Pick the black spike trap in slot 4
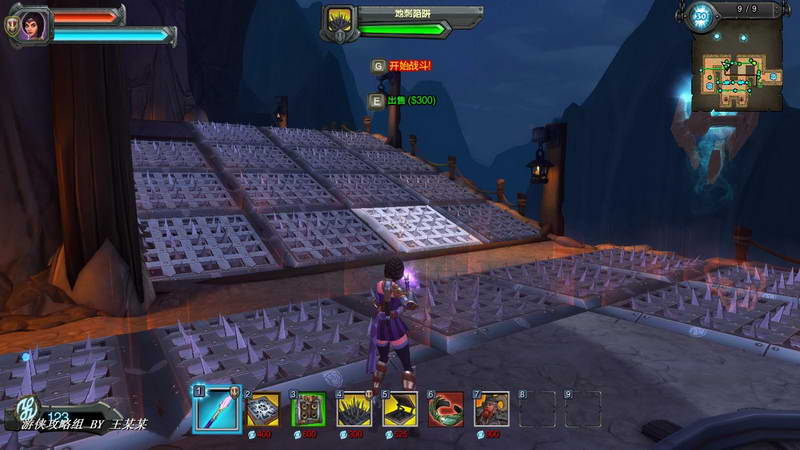Image resolution: width=800 pixels, height=450 pixels. click(x=354, y=408)
